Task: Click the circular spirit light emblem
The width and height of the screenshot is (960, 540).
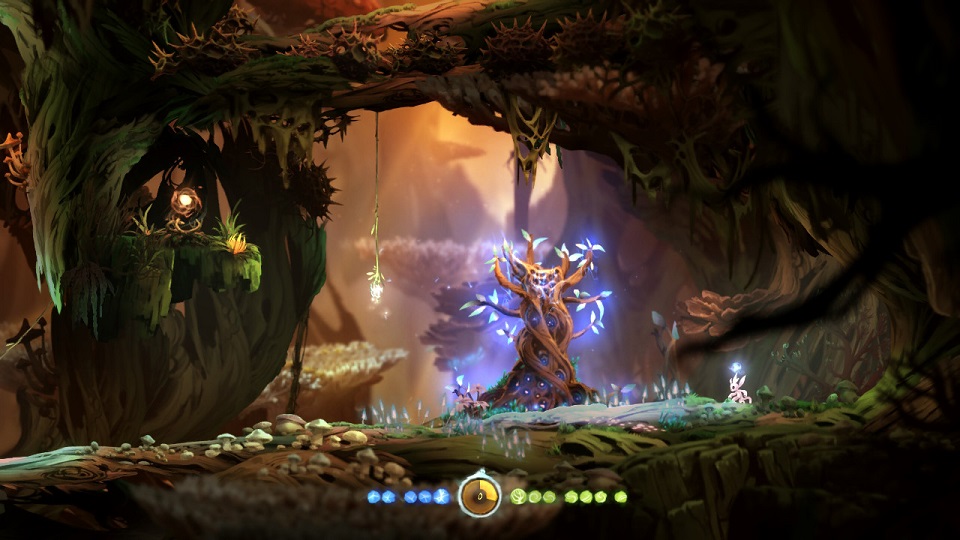Action: tap(480, 495)
